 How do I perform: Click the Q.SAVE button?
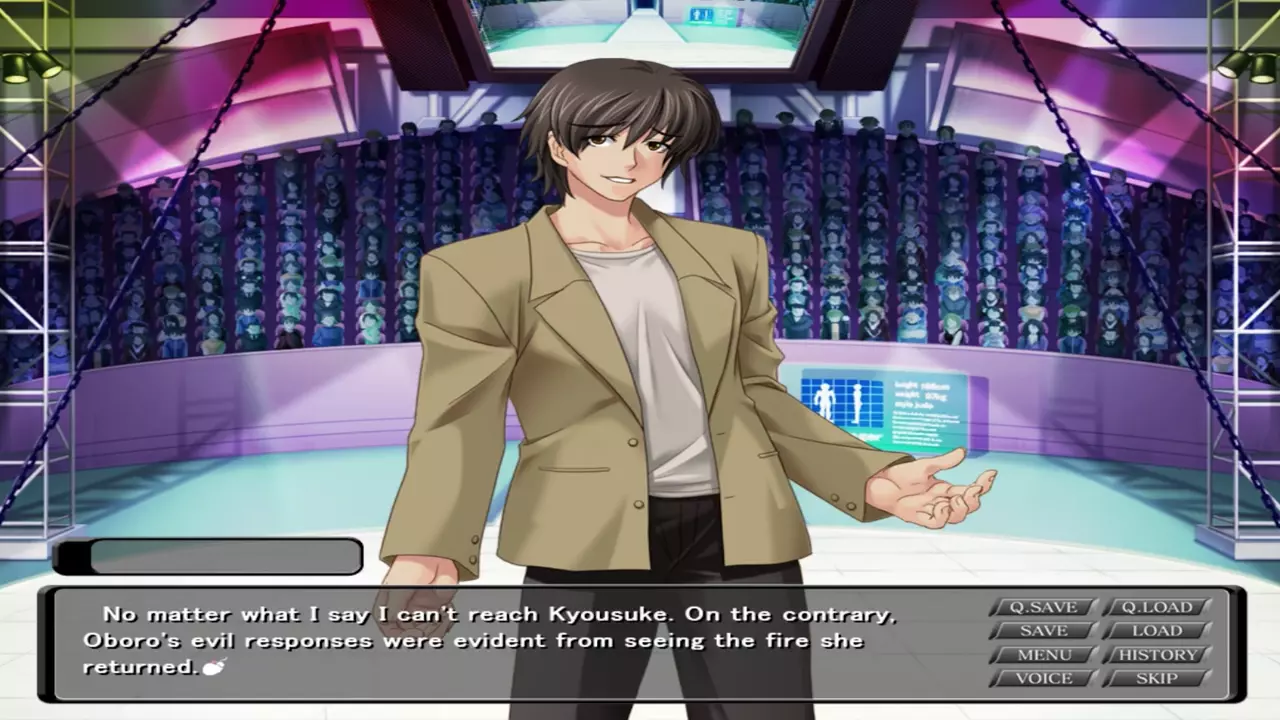click(1043, 607)
